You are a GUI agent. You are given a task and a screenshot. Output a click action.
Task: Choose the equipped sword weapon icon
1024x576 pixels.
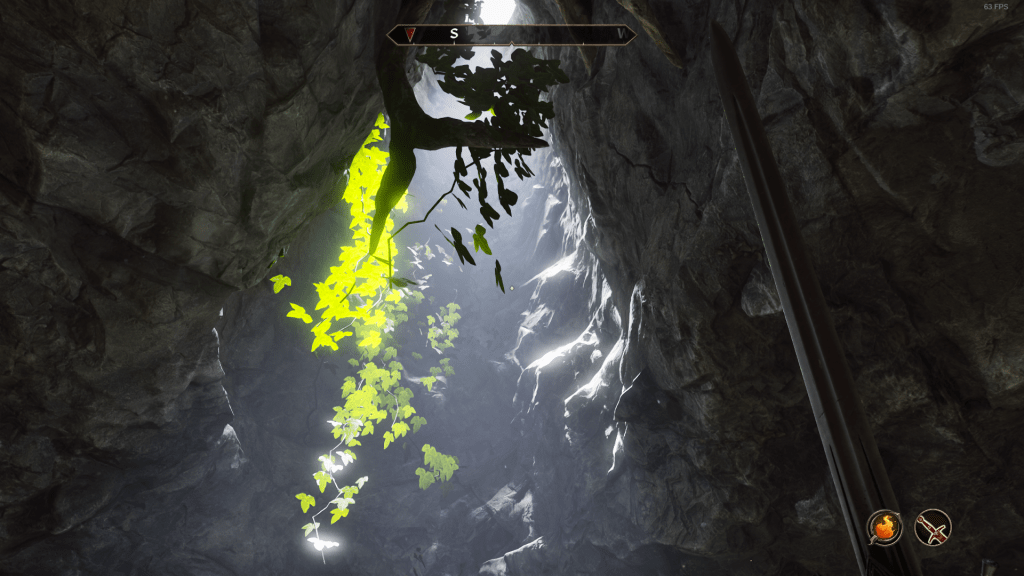click(x=933, y=526)
